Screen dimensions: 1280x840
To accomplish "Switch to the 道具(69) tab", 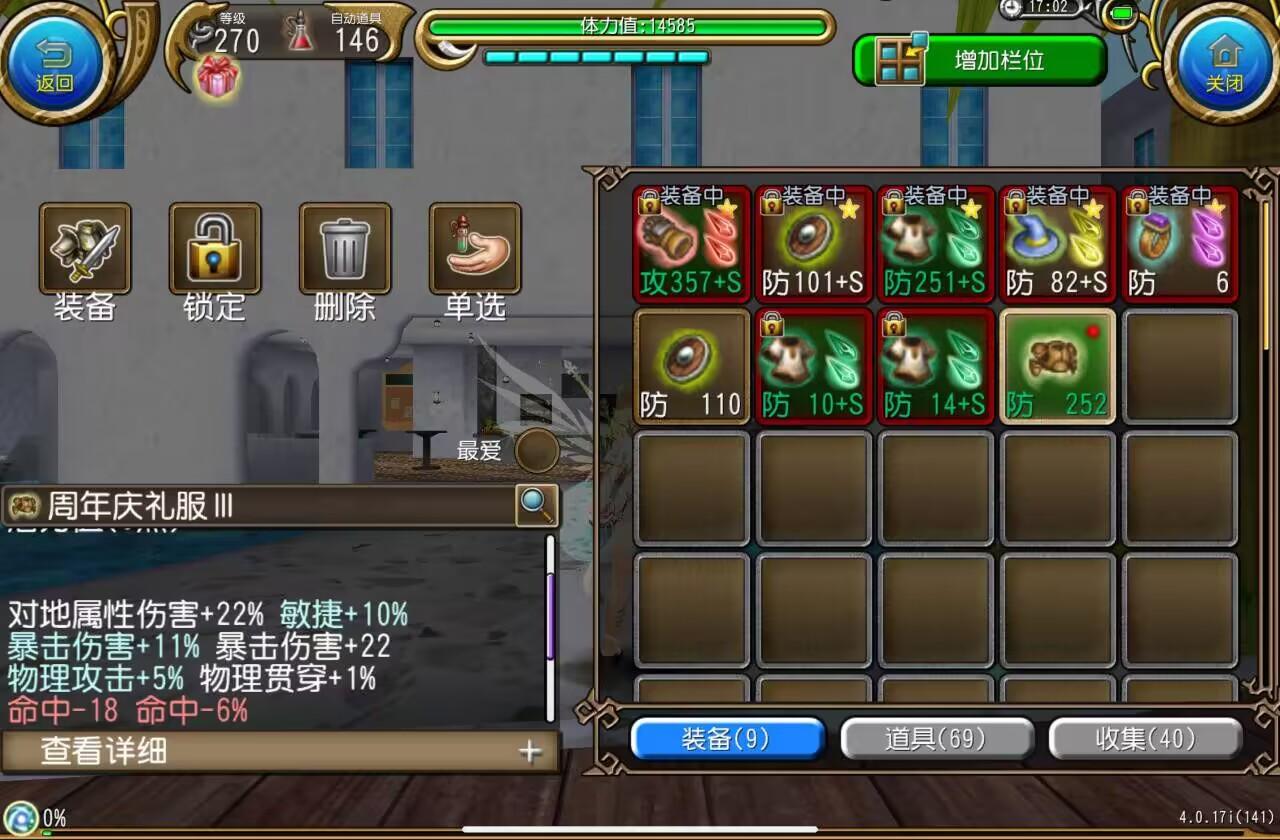I will pyautogui.click(x=936, y=739).
